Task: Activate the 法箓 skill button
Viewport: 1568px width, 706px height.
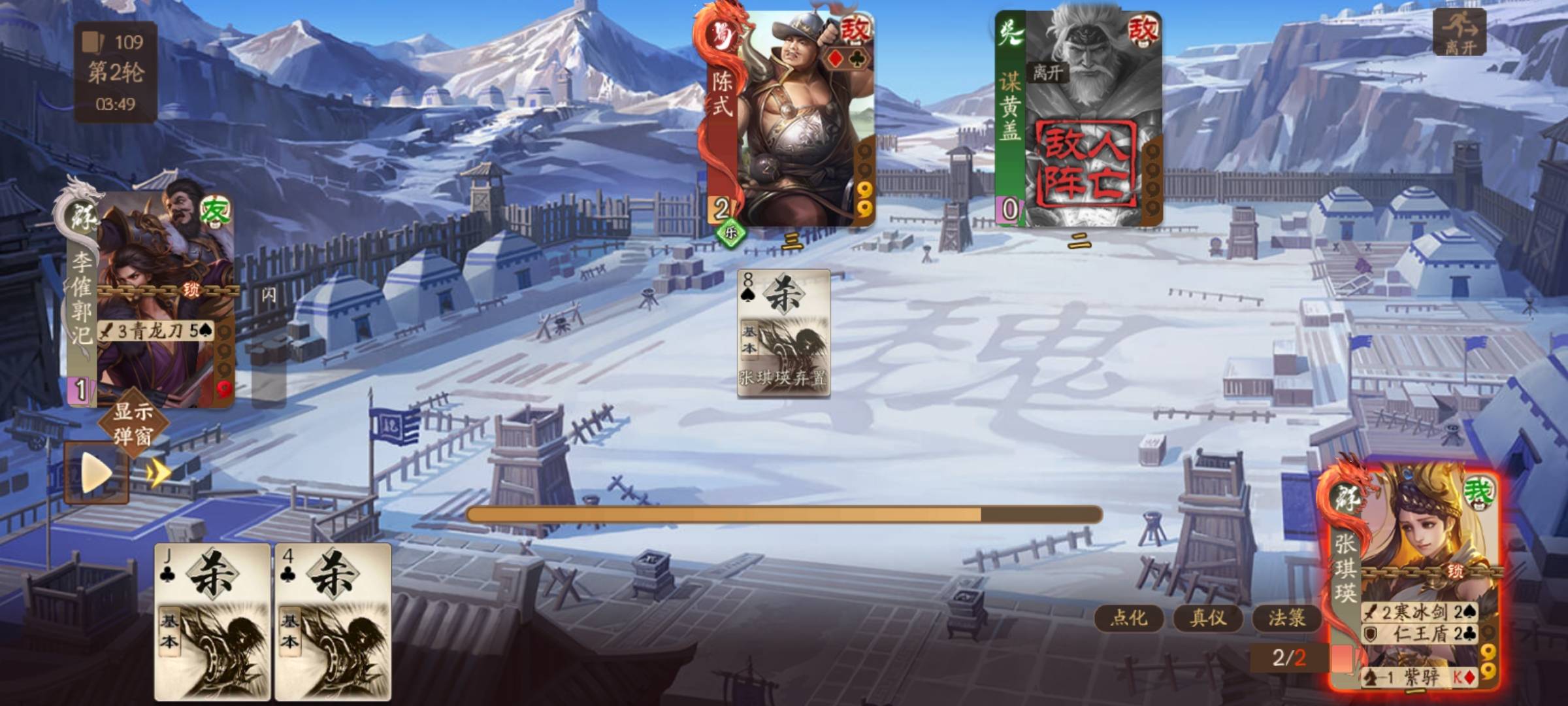Action: [x=1286, y=618]
